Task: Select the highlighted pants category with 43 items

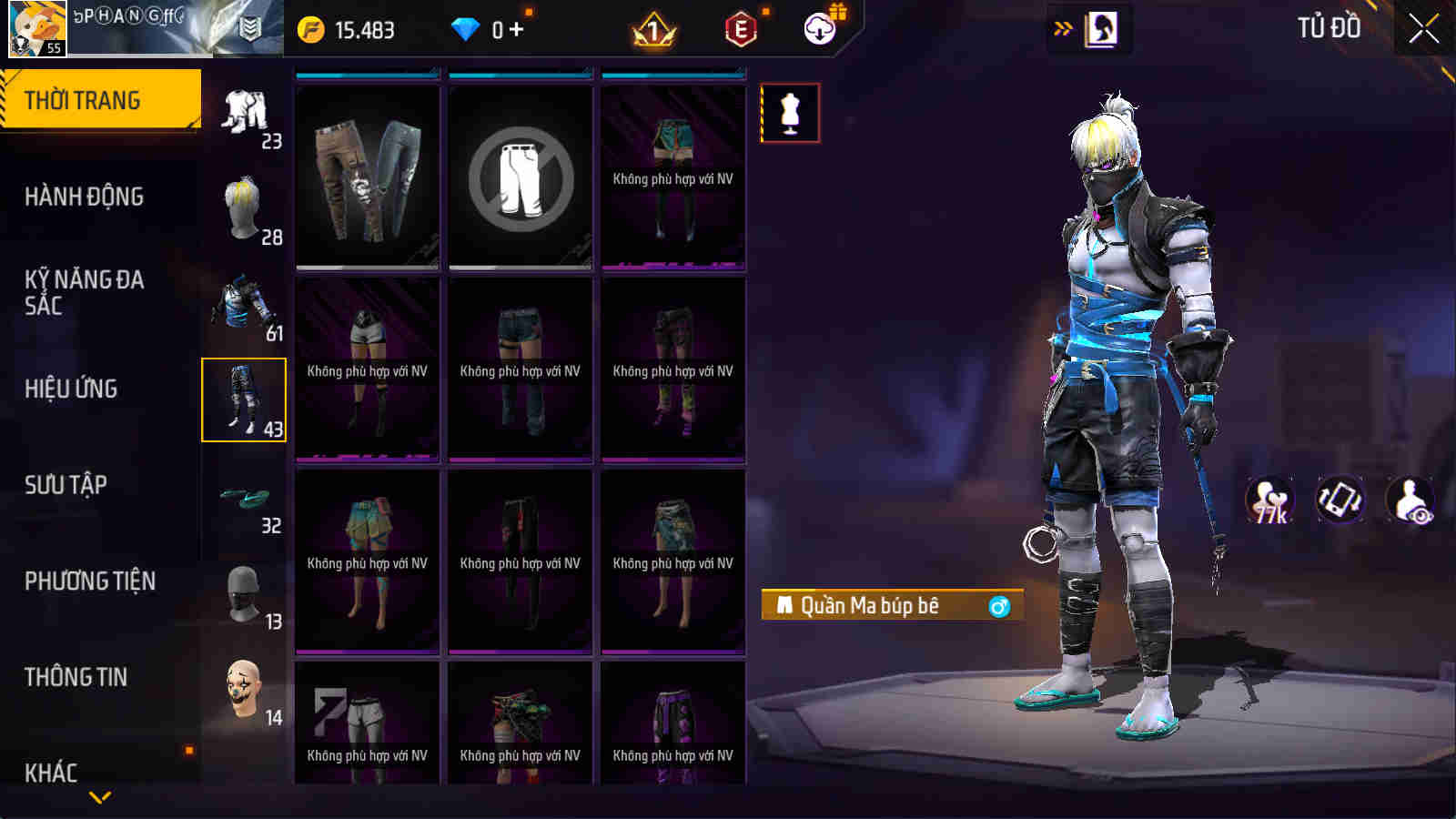Action: click(244, 398)
